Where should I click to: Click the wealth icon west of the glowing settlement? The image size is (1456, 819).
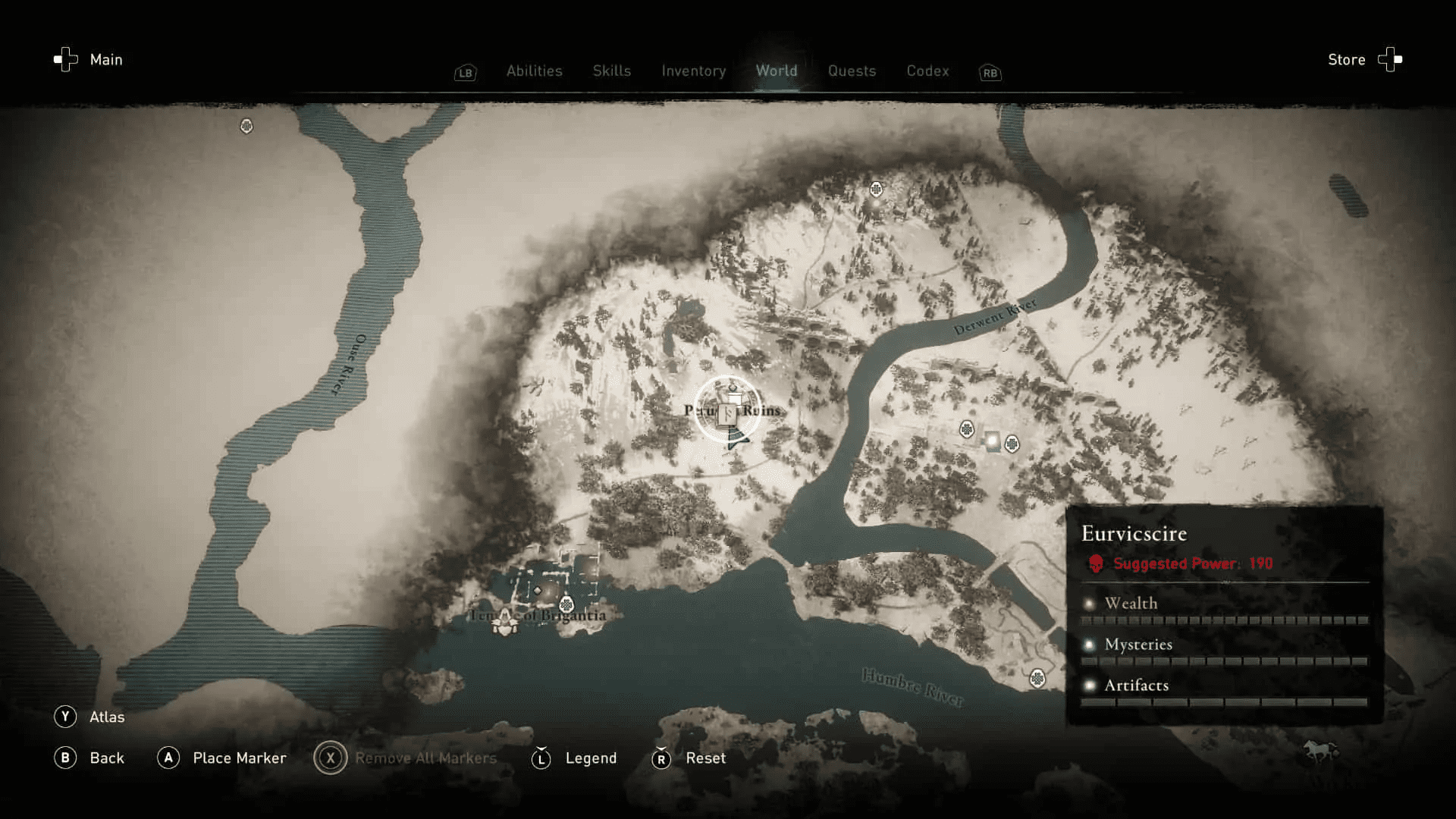point(967,428)
